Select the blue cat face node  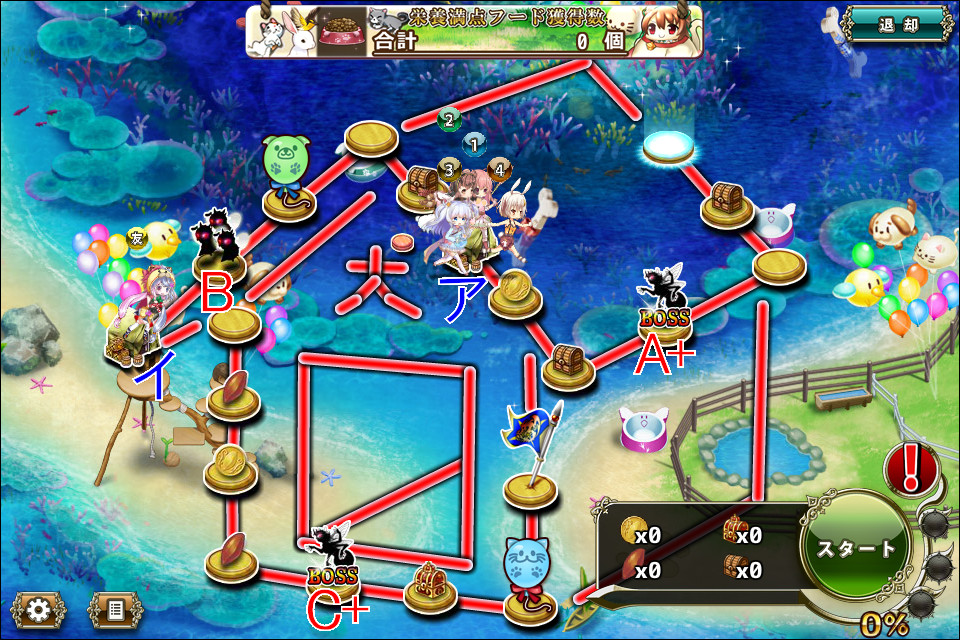(x=530, y=568)
